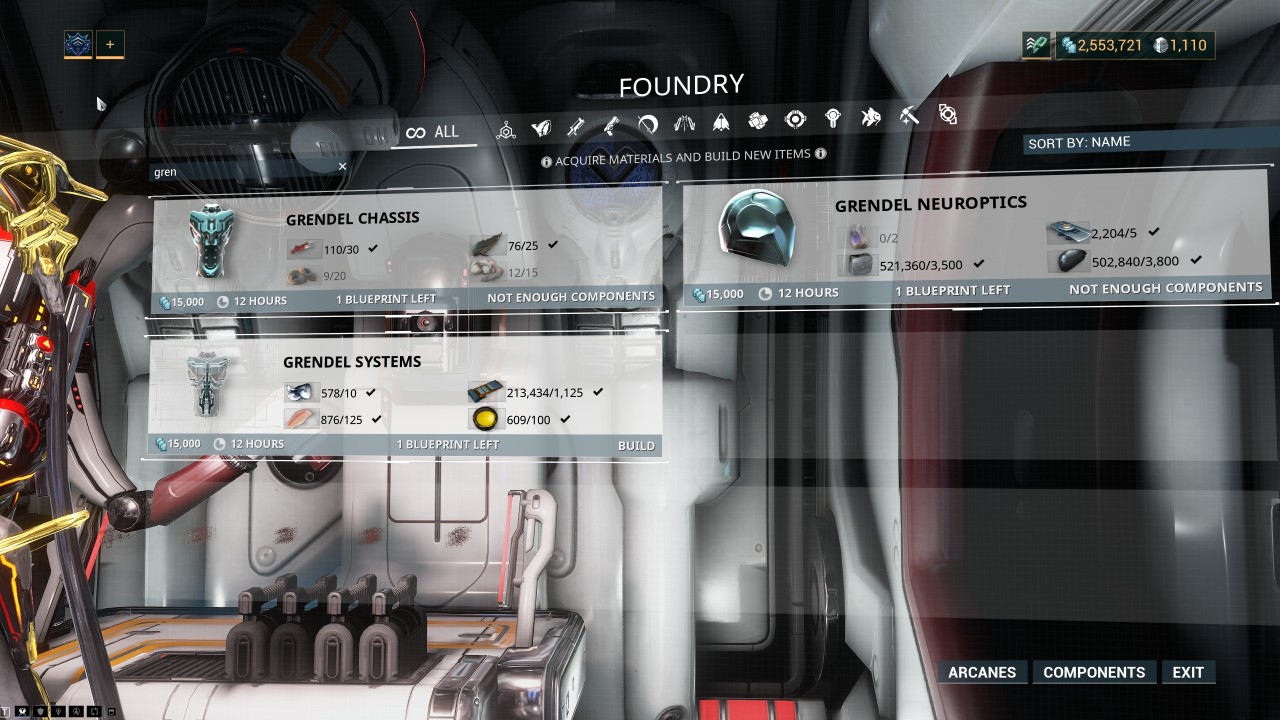Clear the search using the X
This screenshot has width=1280, height=720.
point(342,165)
